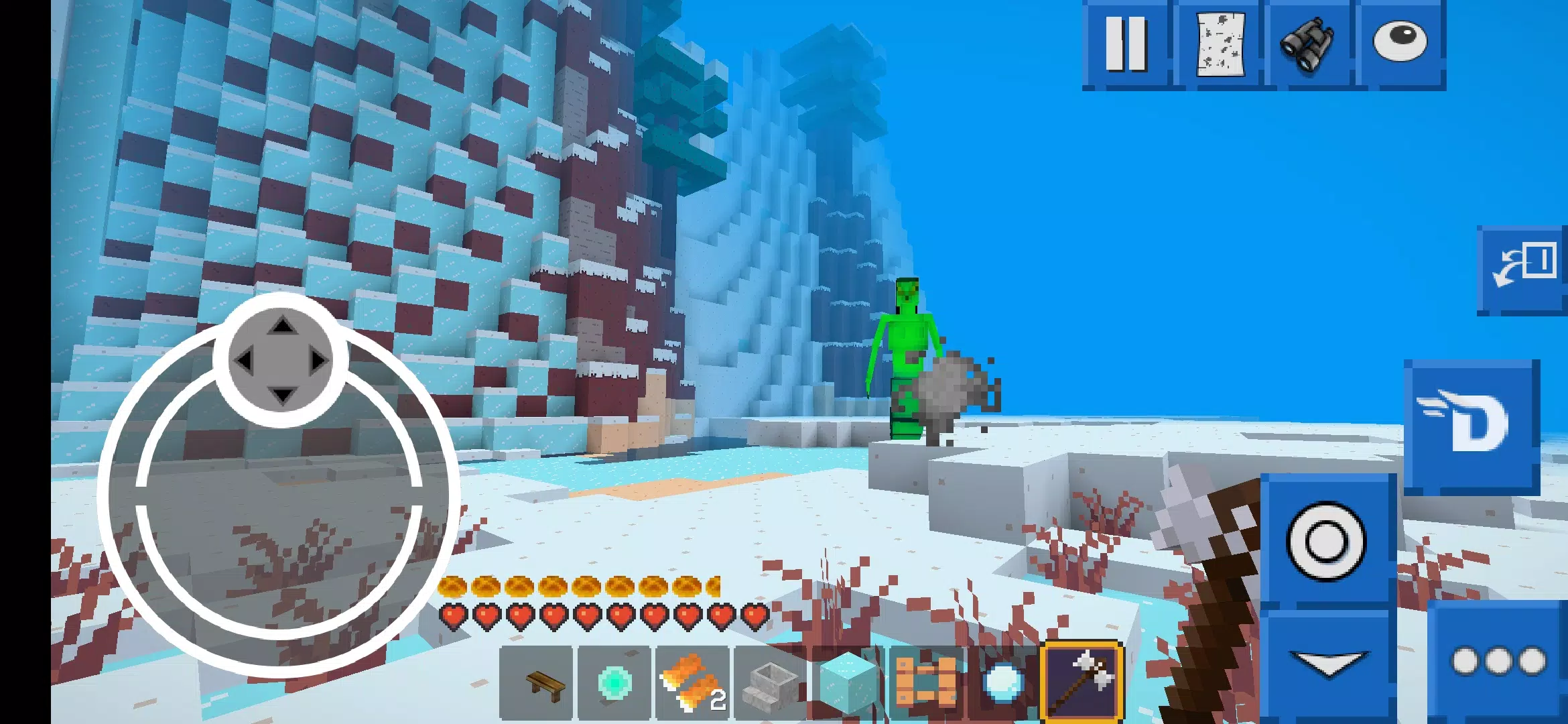Tap the circular action button

tap(1327, 540)
